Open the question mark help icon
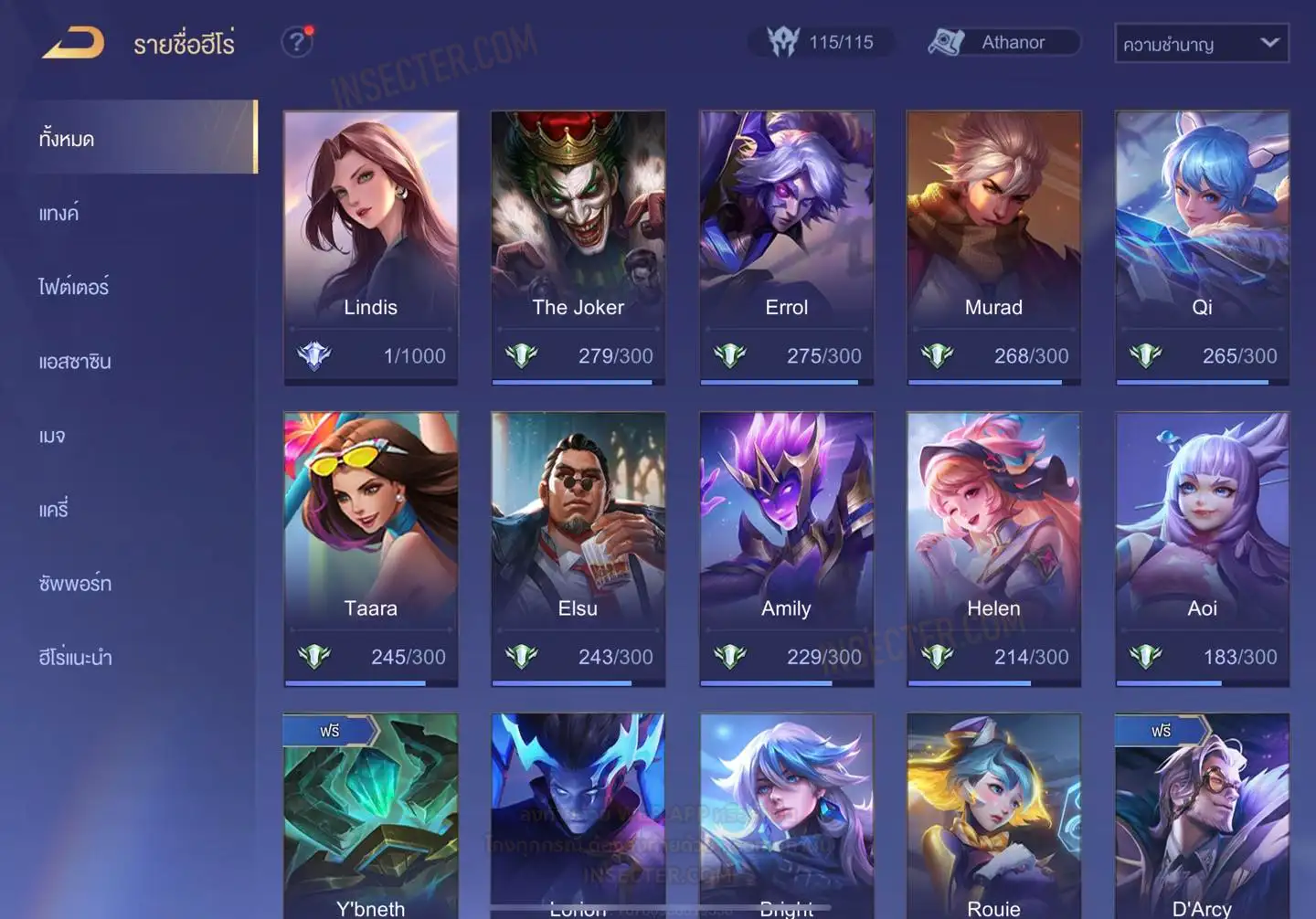Screen dimensions: 1316x919 [296, 42]
